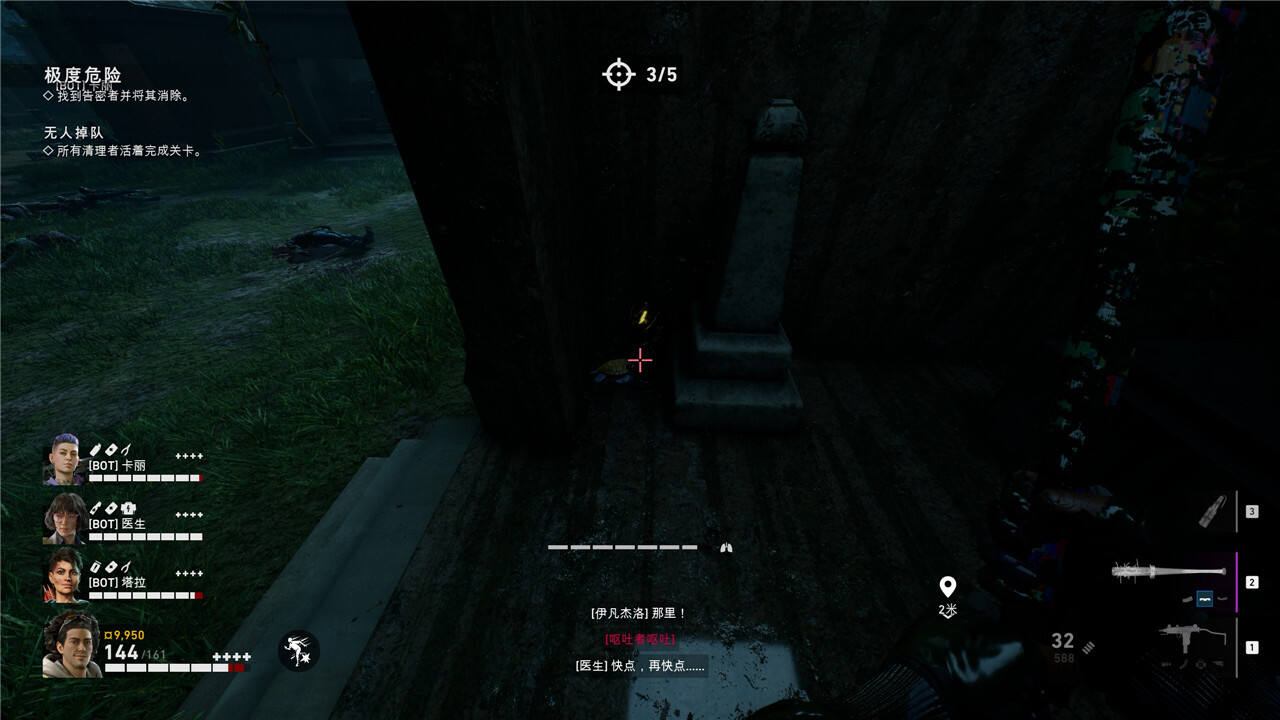Choose the item in slot 3

(x=1213, y=512)
